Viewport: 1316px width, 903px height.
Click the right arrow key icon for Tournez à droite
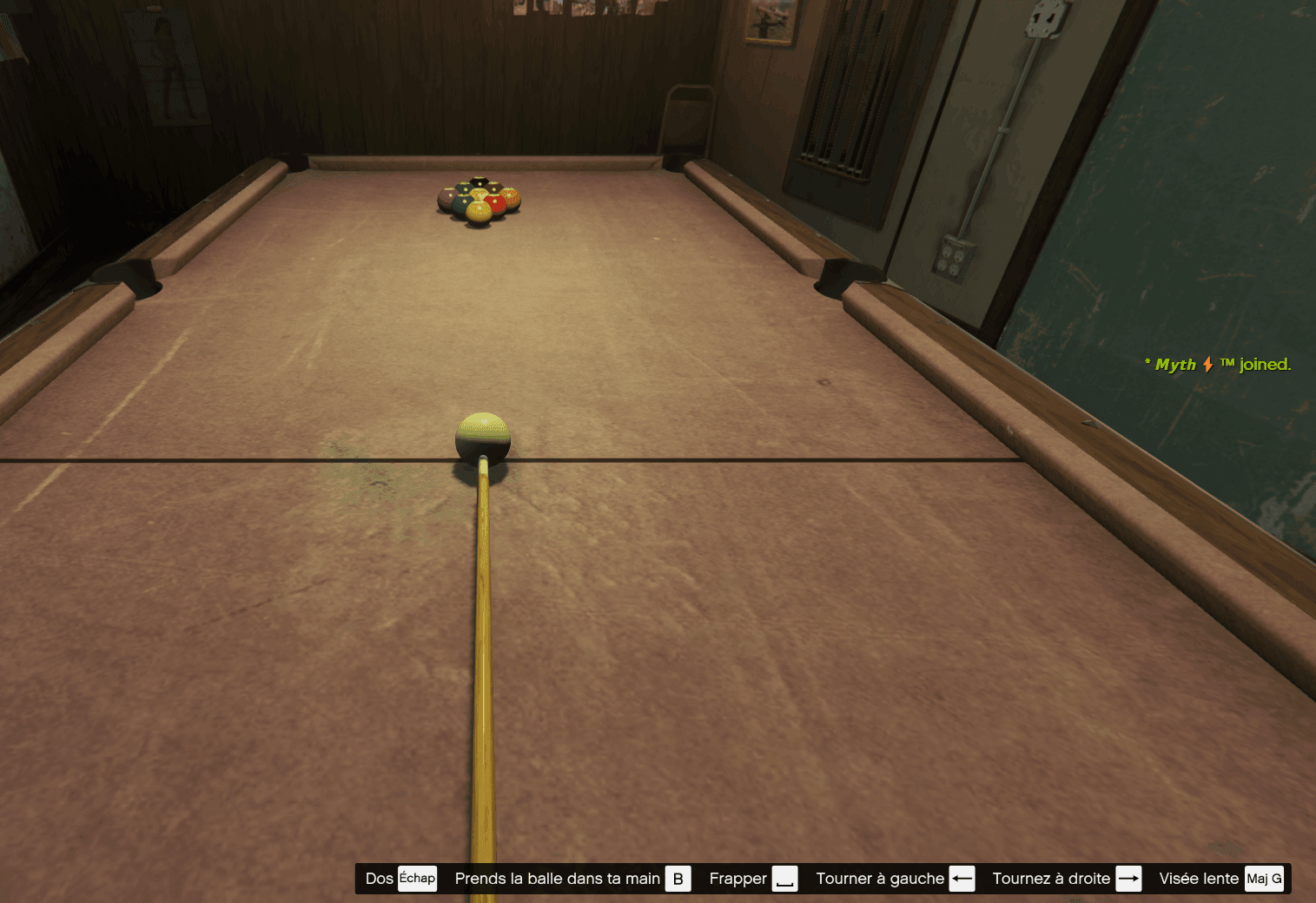[x=1129, y=878]
